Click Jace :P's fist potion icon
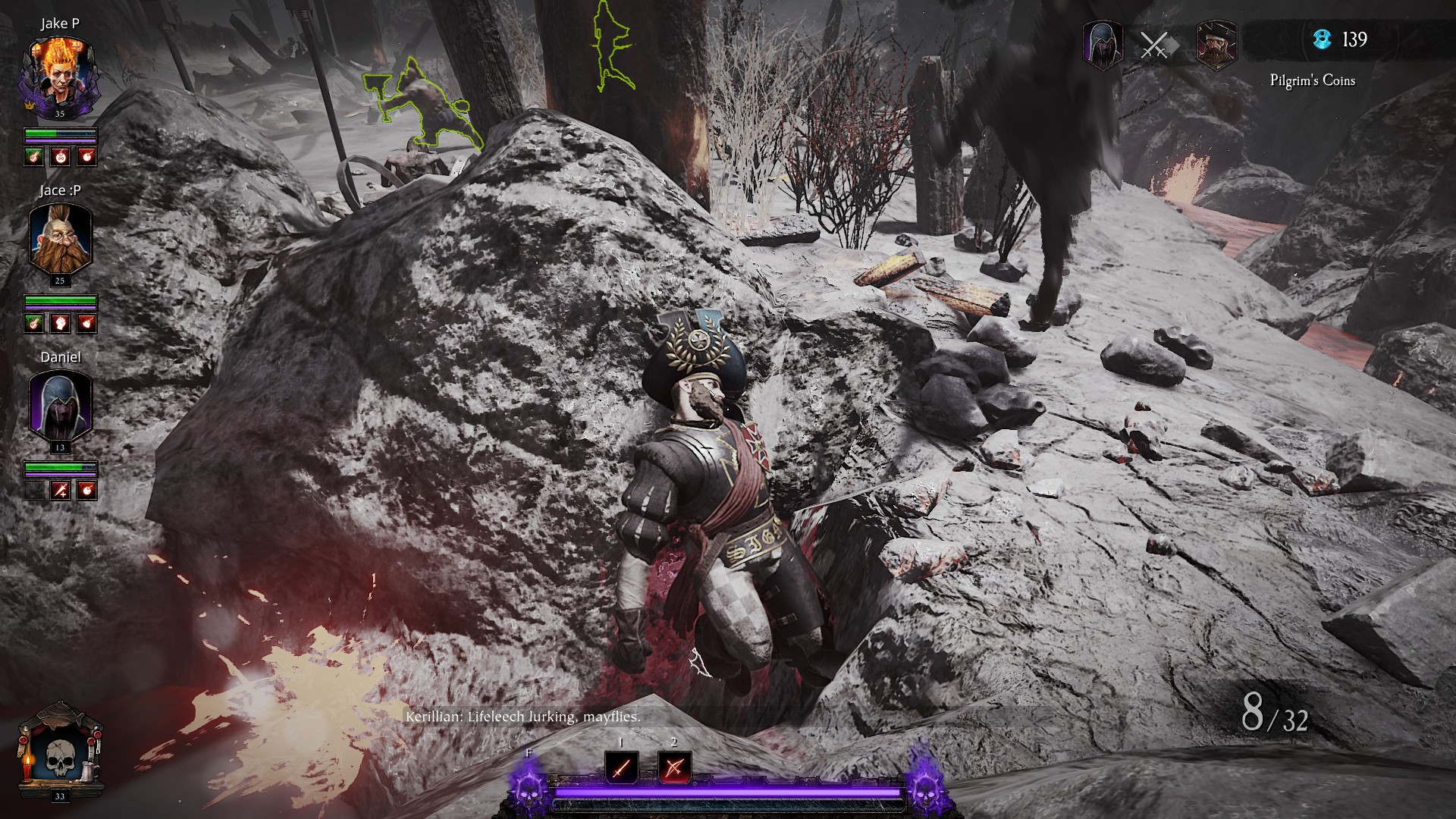The image size is (1456, 819). coord(61,324)
